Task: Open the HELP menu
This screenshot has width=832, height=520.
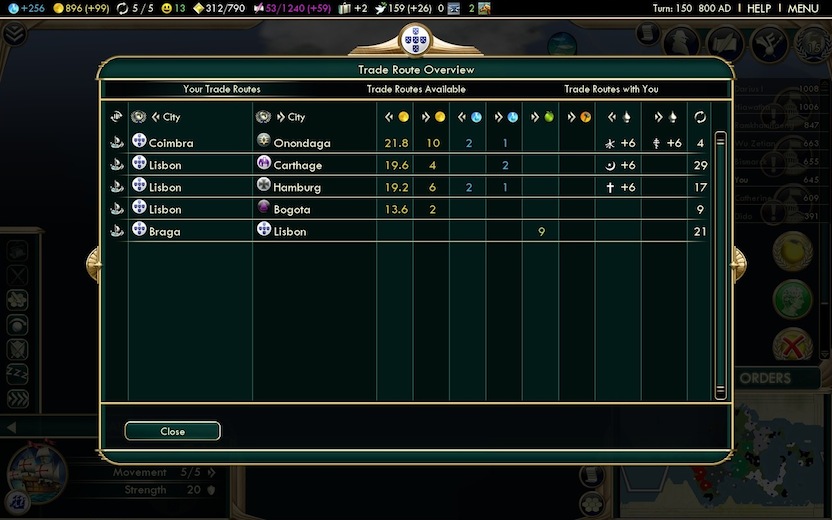Action: [x=759, y=8]
